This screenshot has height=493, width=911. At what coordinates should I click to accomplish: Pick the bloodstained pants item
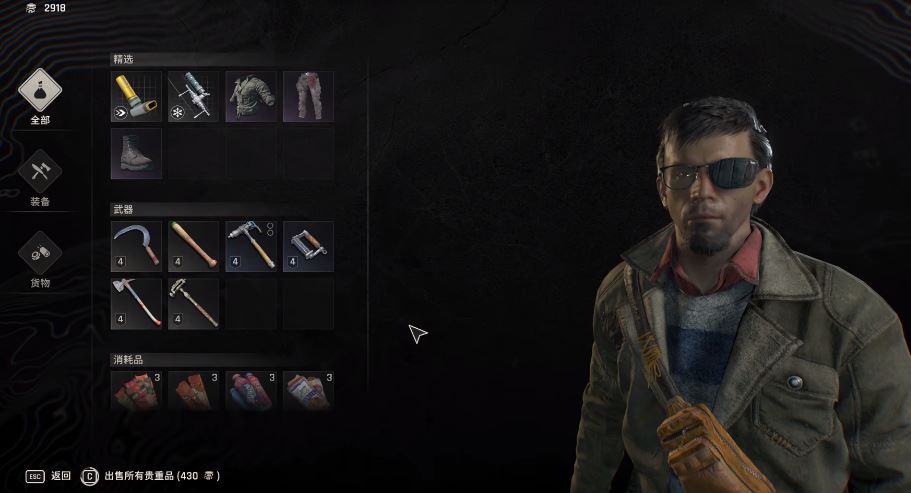point(308,97)
